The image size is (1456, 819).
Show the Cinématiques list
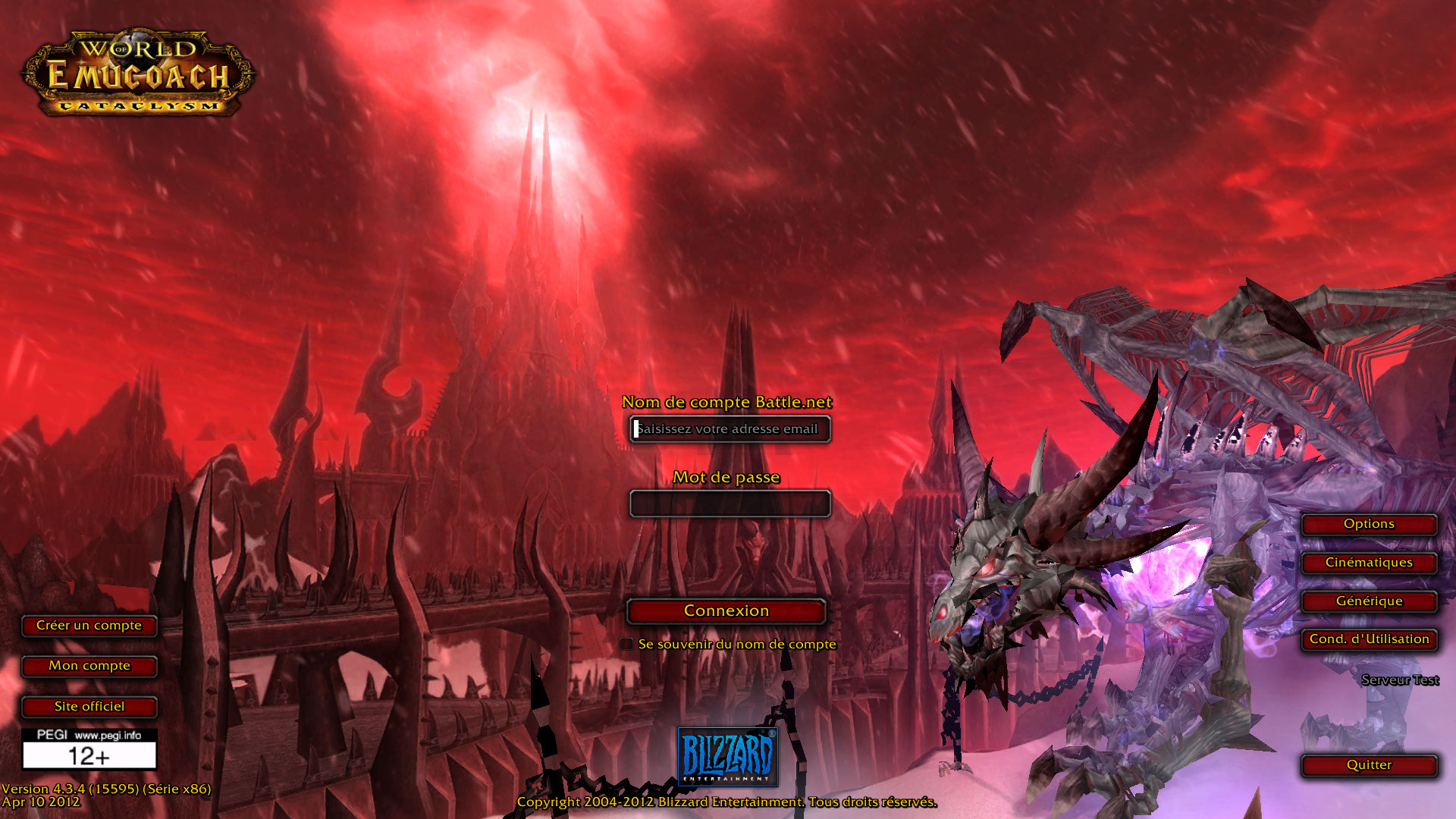tap(1369, 563)
